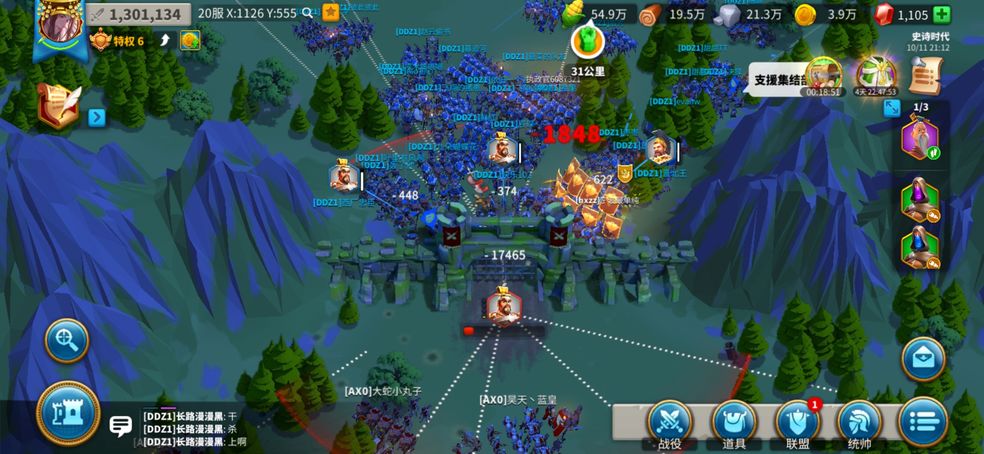984x454 pixels.
Task: Add gems with the green plus button
Action: coord(942,14)
